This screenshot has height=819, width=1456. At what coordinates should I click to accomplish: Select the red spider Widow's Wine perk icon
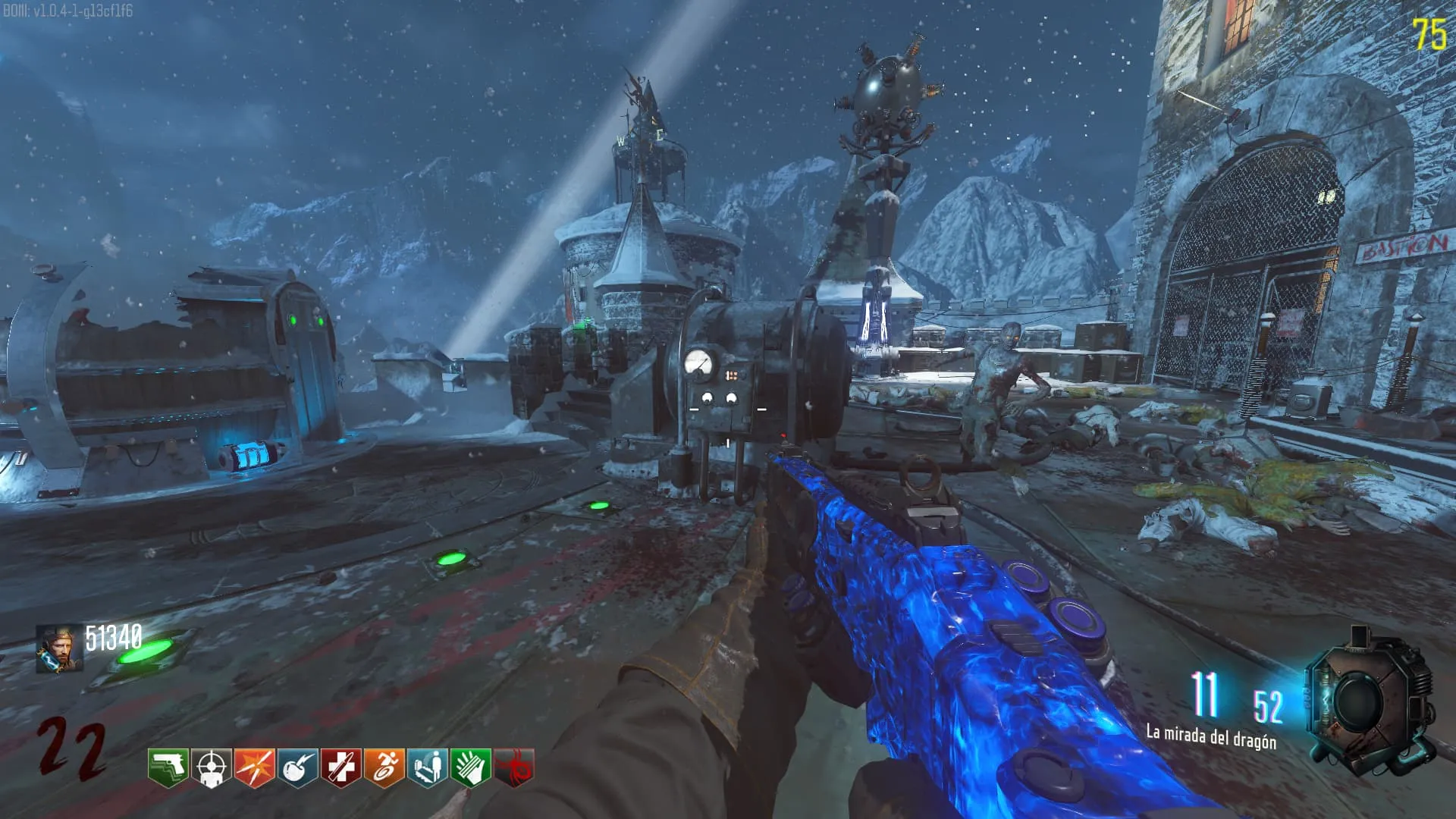tap(513, 767)
